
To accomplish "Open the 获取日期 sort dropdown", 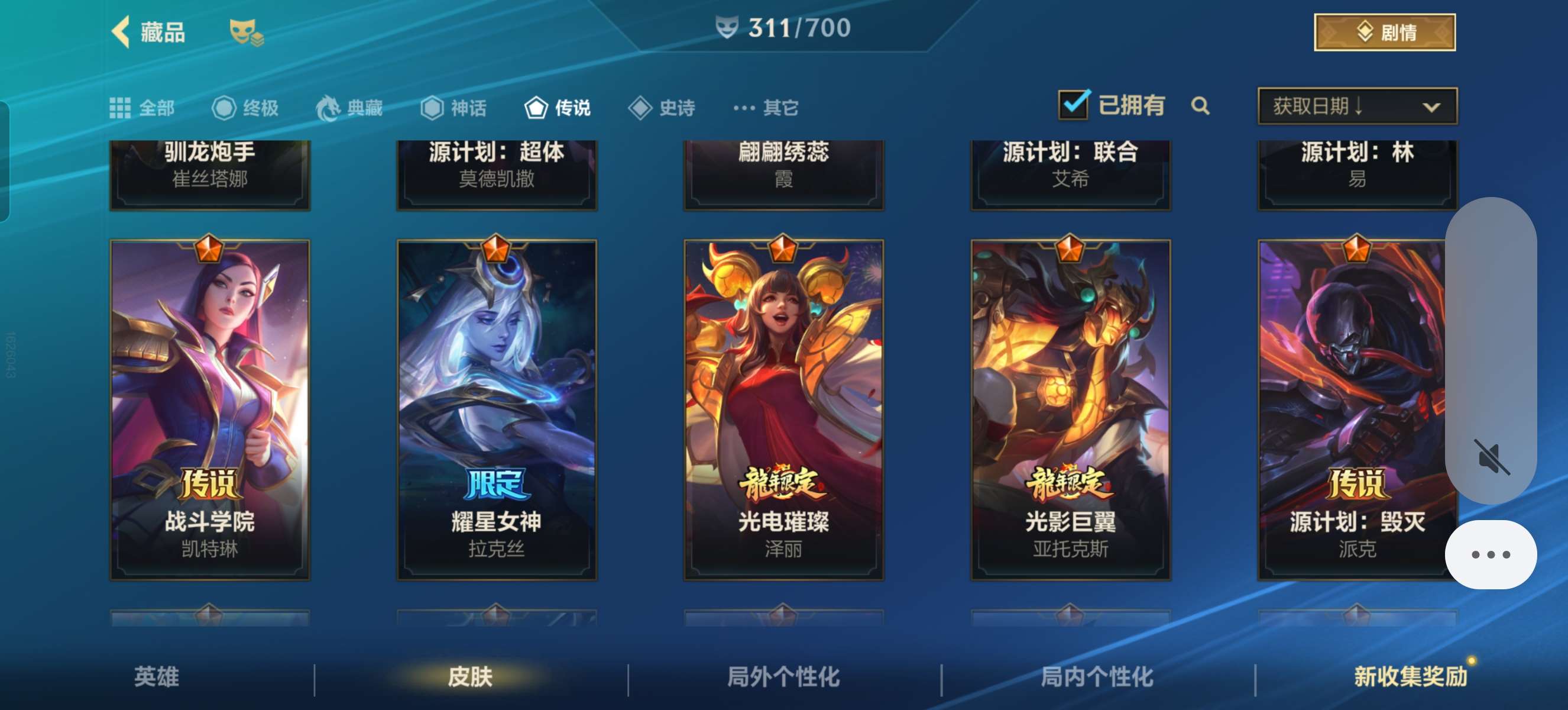I will click(1357, 106).
